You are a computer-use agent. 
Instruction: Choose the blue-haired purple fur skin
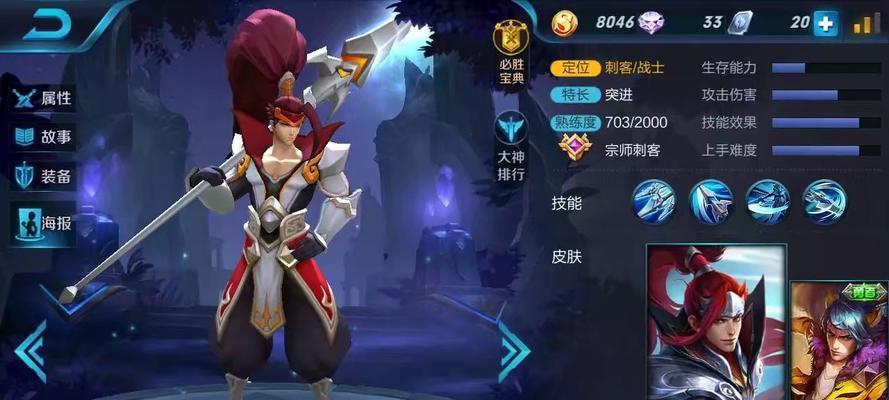842,340
